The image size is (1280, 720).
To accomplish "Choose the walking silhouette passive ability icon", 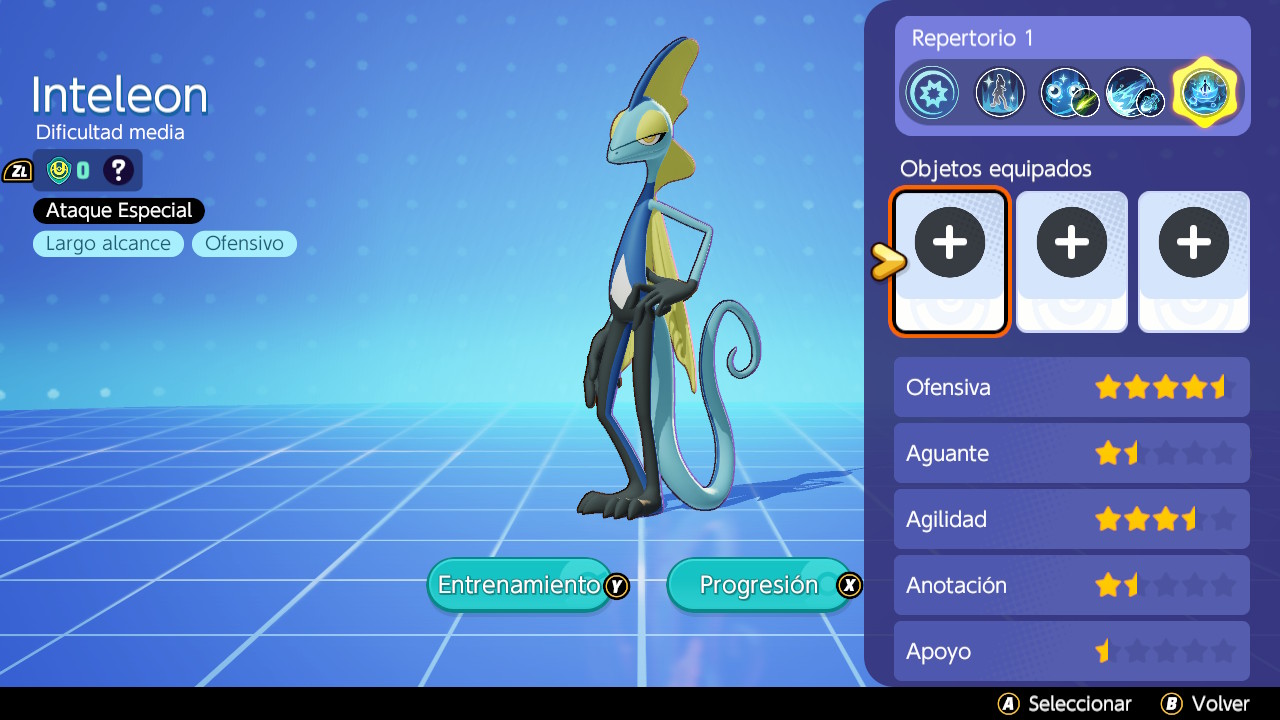I will pos(1000,93).
